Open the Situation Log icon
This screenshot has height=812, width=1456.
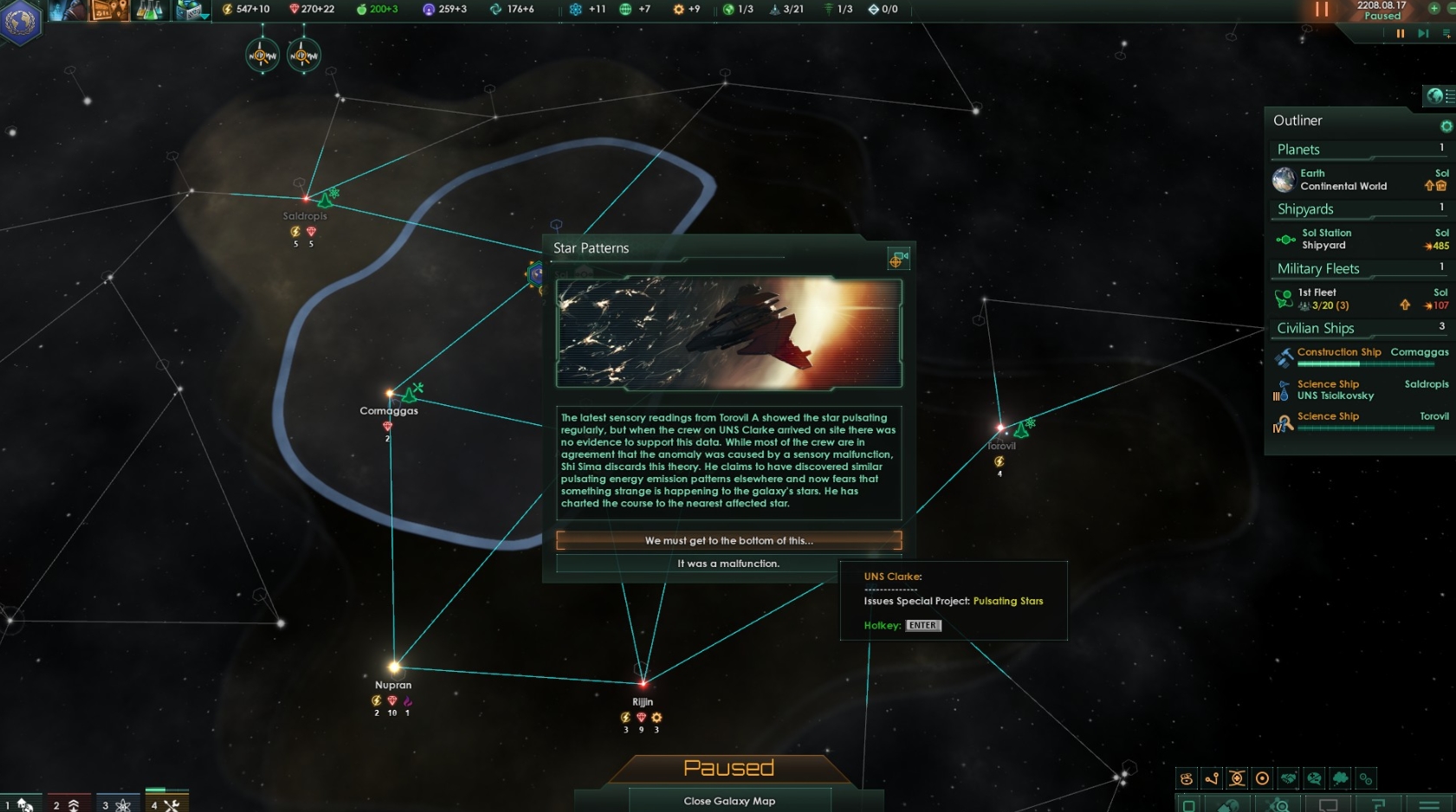pyautogui.click(x=107, y=11)
